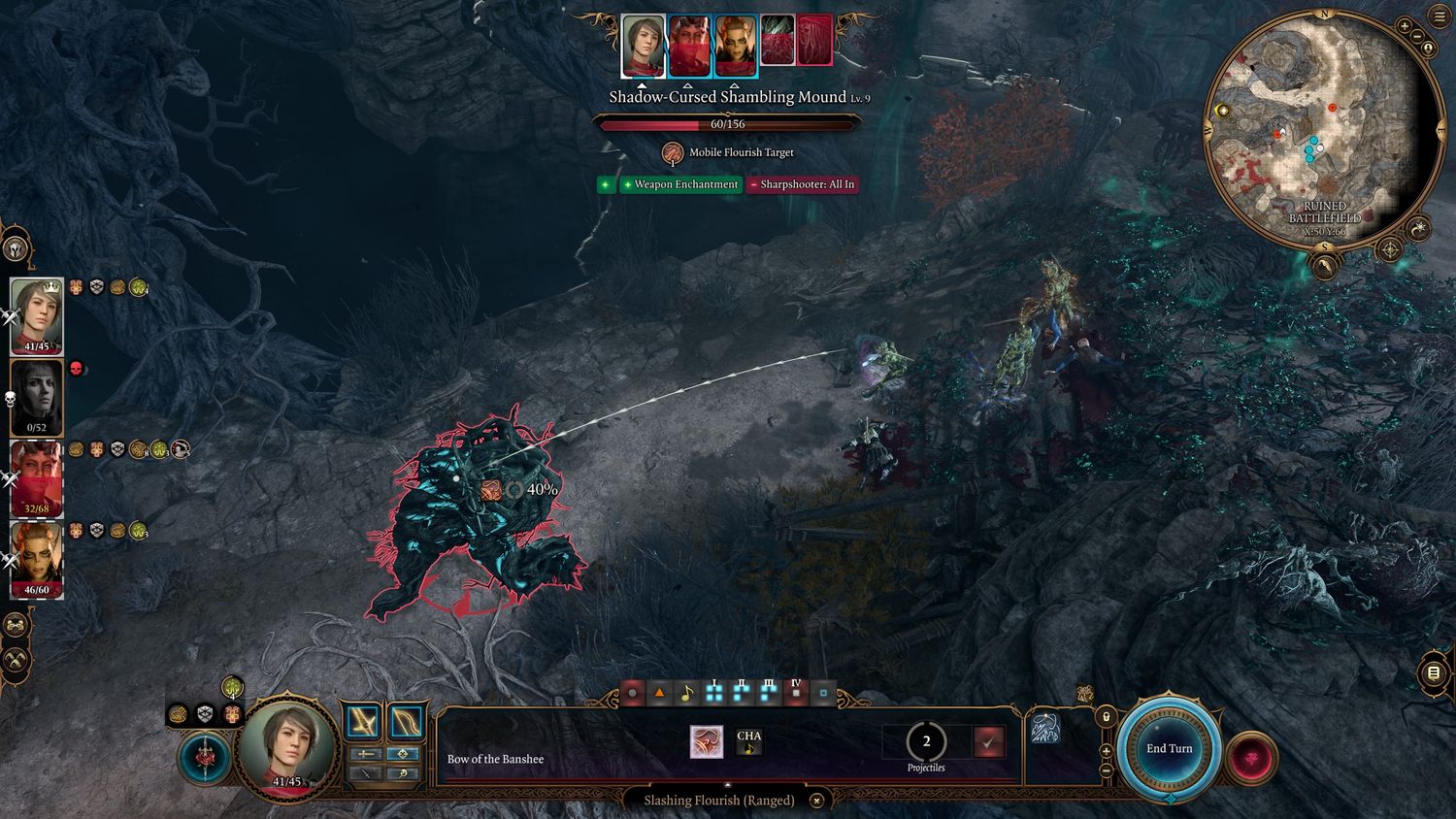The image size is (1456, 819).
Task: Click the red illithid power orb
Action: pyautogui.click(x=1250, y=756)
